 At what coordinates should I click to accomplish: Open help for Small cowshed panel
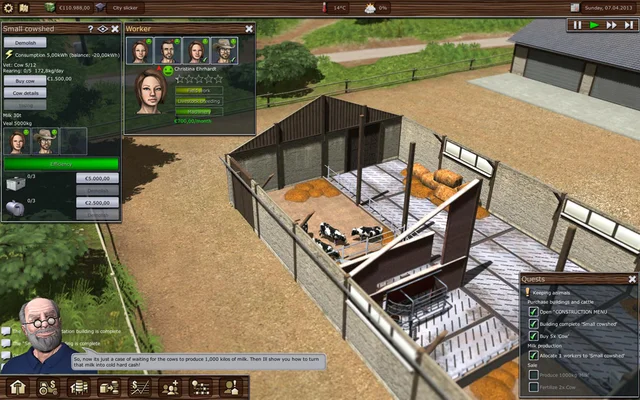click(x=90, y=29)
